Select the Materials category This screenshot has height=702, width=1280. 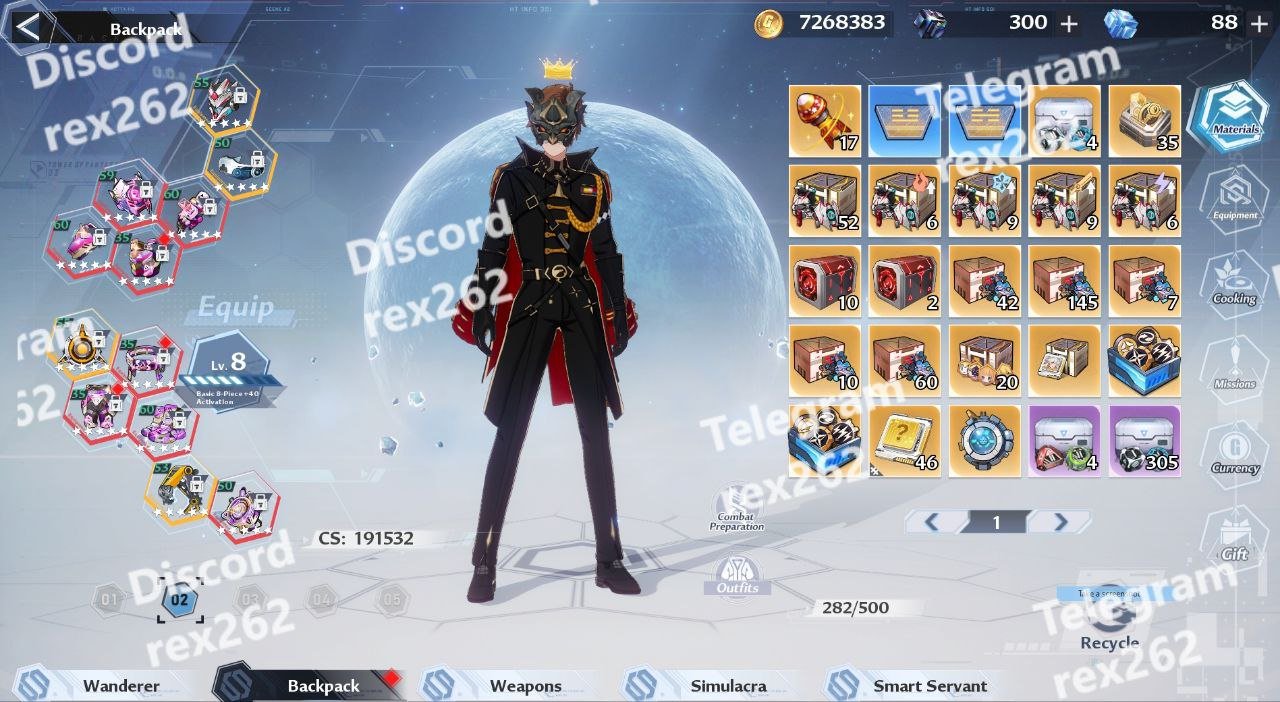(1234, 117)
